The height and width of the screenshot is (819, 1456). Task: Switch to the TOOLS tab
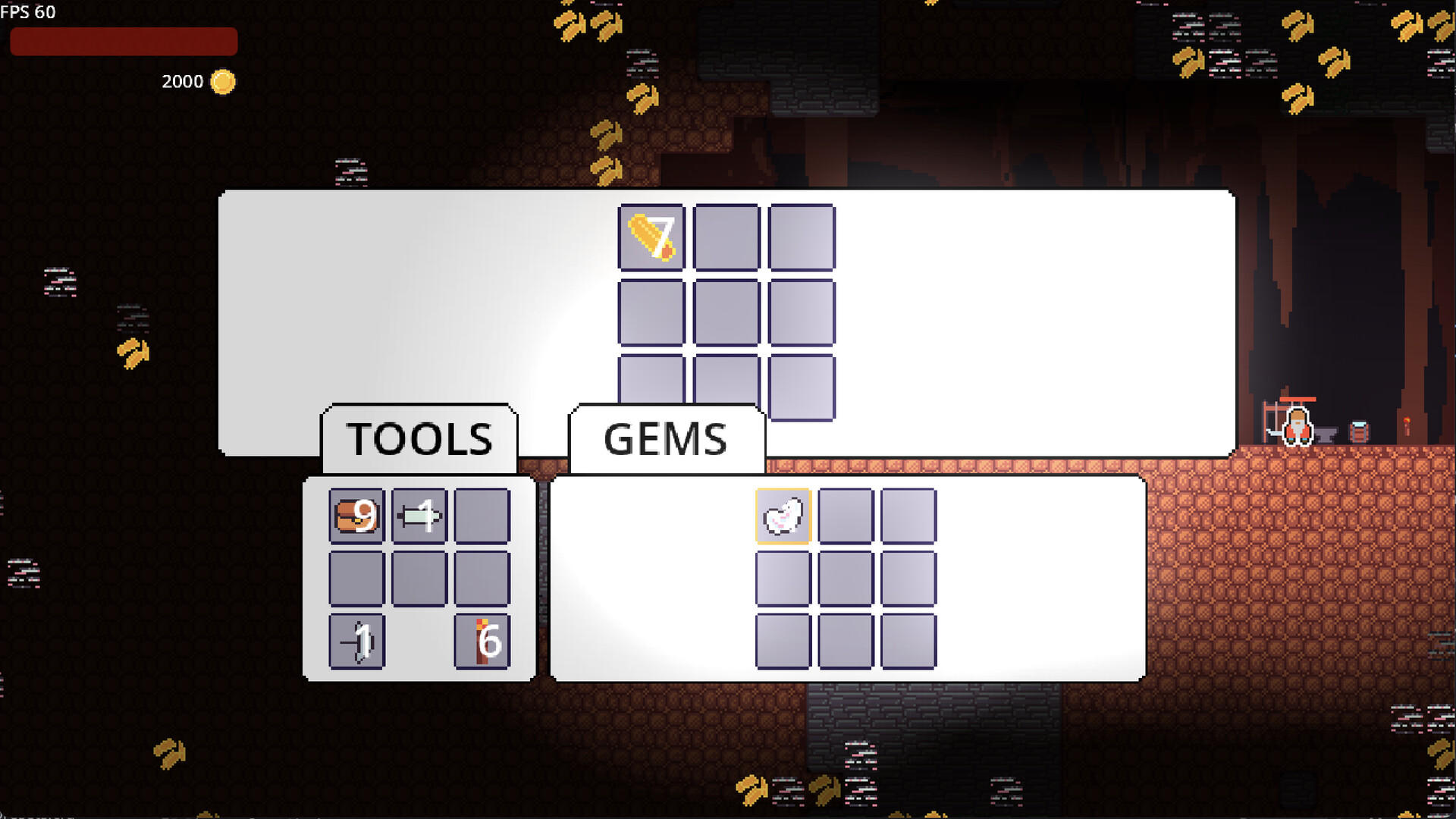tap(419, 437)
